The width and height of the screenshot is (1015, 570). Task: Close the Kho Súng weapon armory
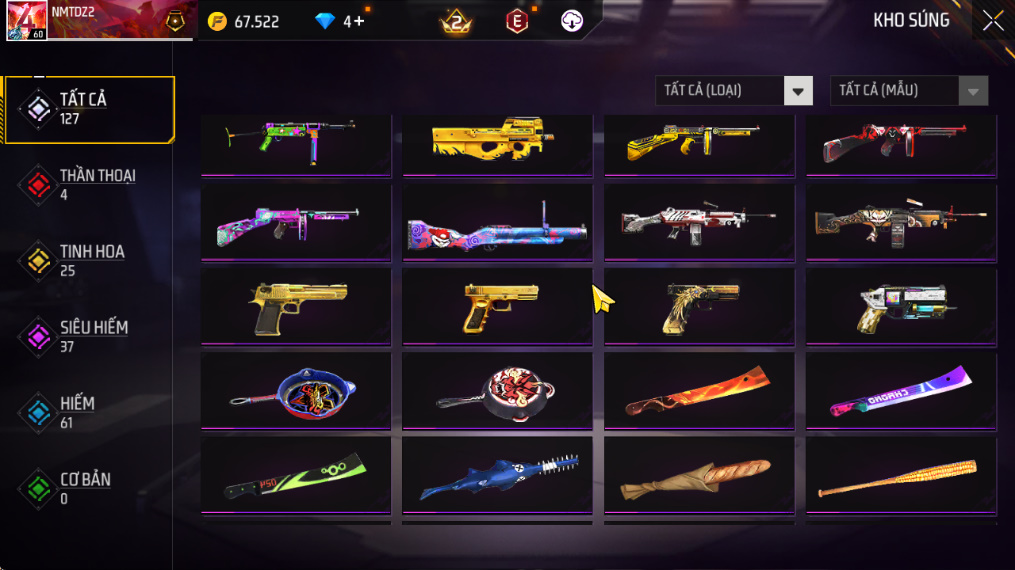pyautogui.click(x=992, y=21)
